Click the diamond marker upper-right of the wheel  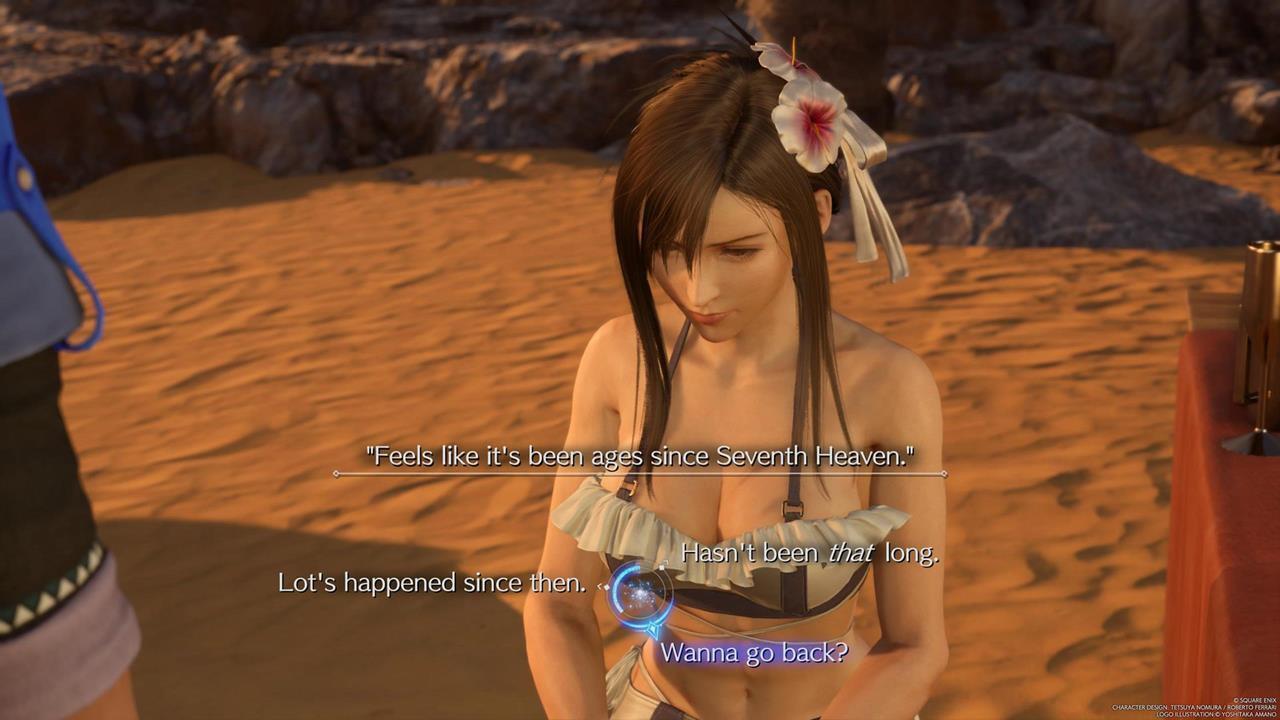662,567
